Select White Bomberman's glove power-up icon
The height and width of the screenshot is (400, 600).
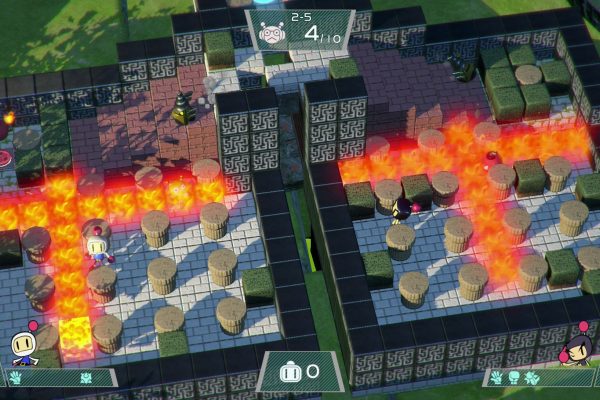click(15, 378)
